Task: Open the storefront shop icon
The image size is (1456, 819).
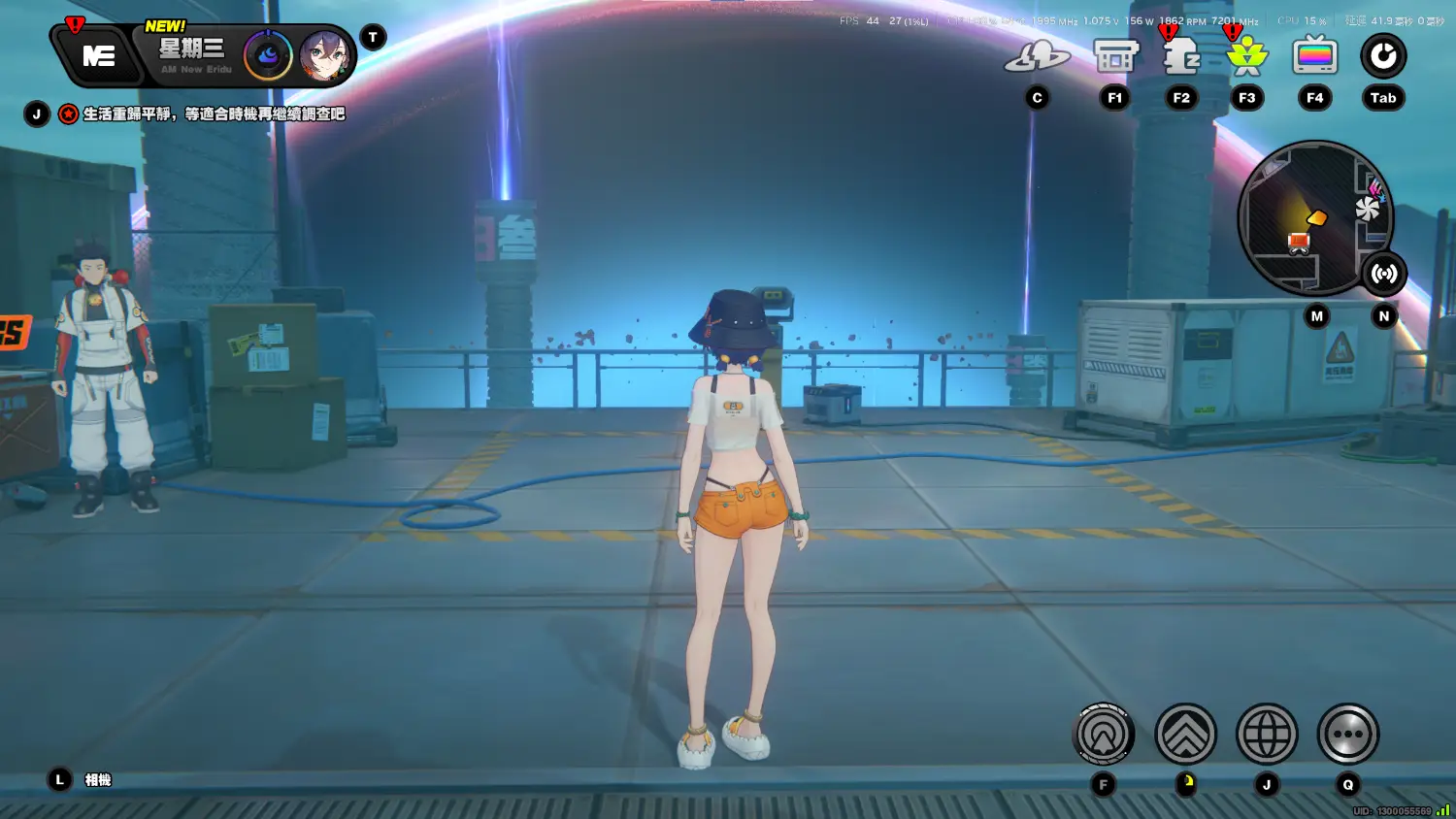Action: [x=1115, y=57]
